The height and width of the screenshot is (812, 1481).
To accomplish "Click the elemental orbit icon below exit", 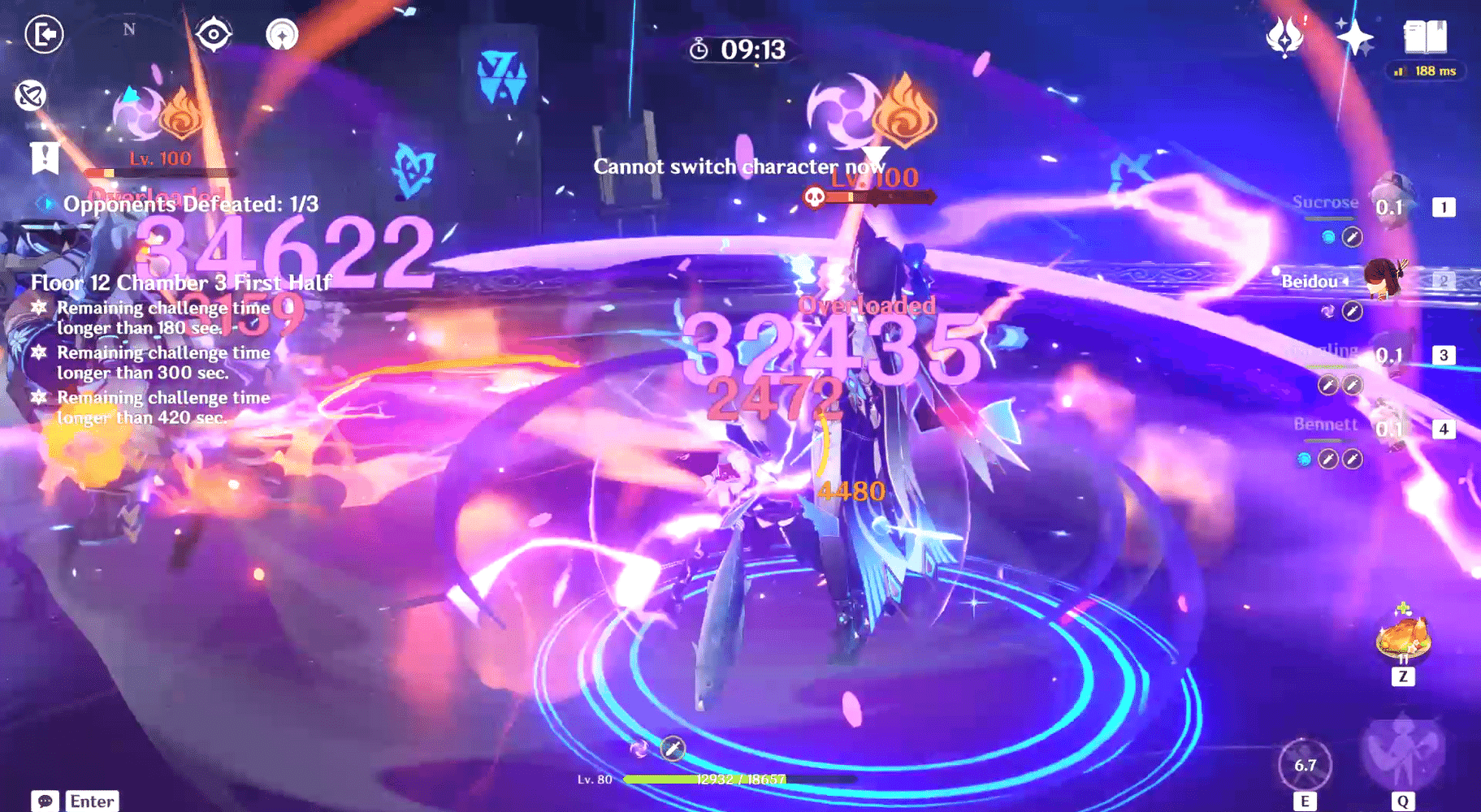I will coord(29,96).
